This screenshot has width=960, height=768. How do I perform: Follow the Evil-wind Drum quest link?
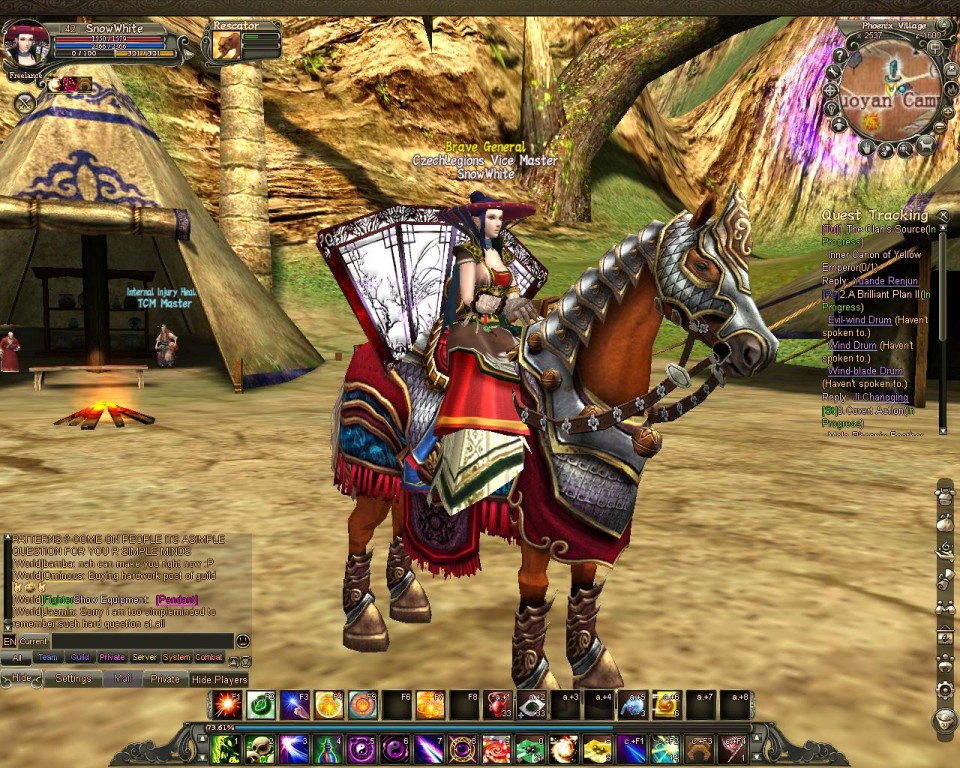pos(859,320)
